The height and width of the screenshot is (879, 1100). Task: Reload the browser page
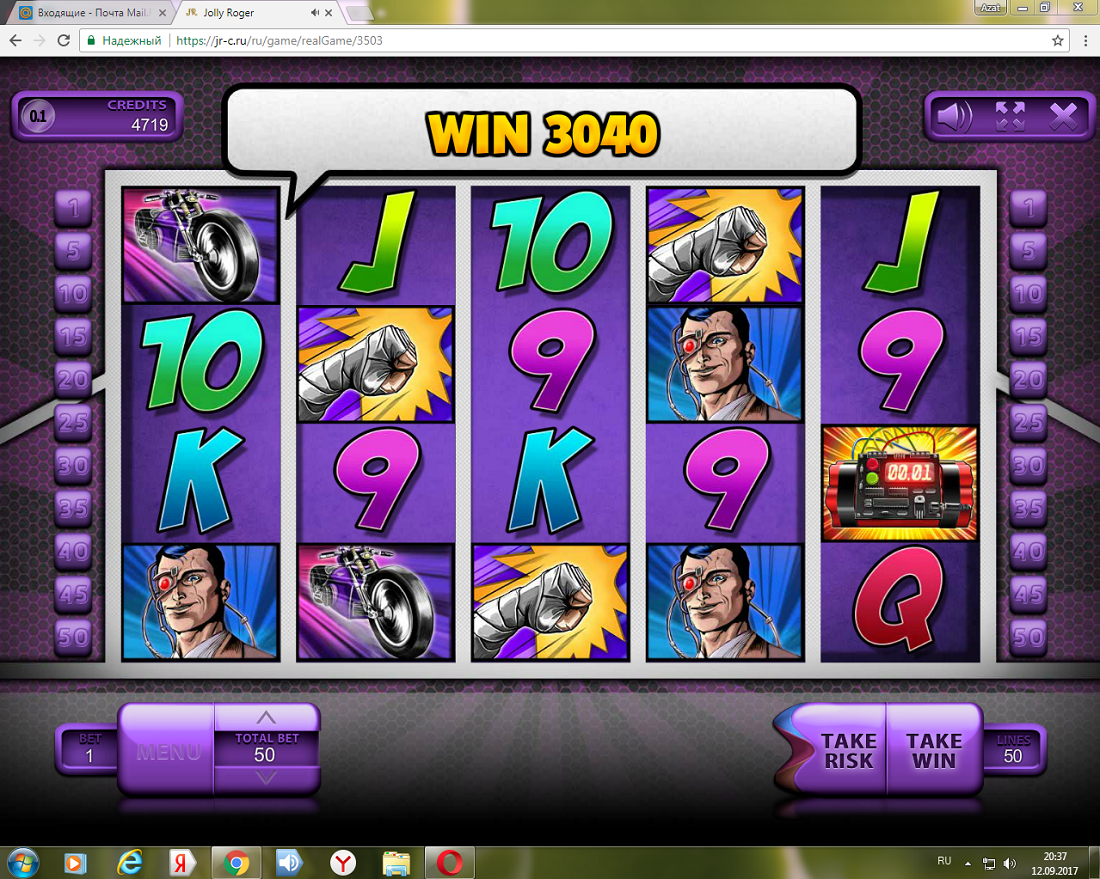pyautogui.click(x=63, y=41)
